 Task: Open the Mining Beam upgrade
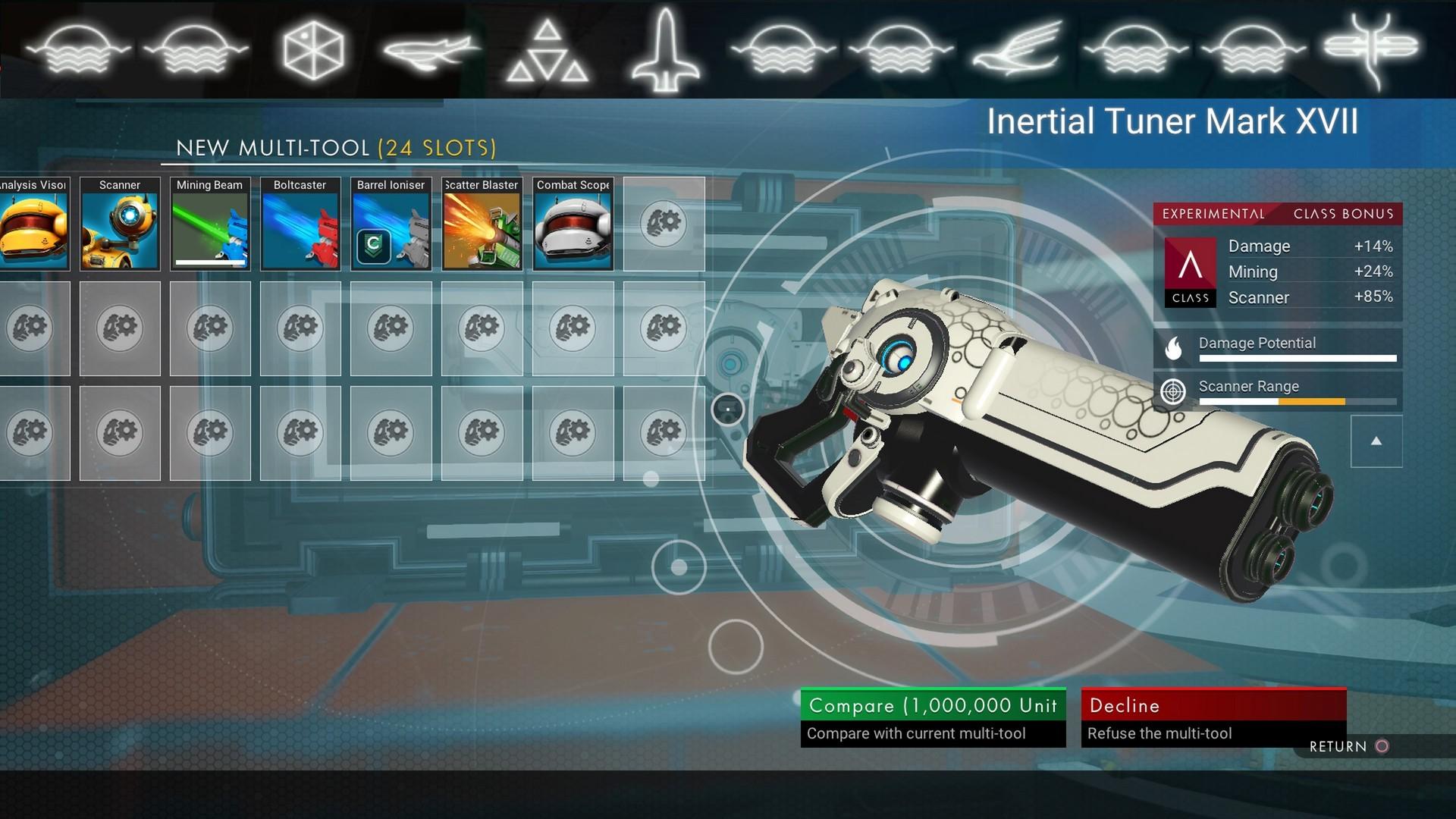click(209, 225)
